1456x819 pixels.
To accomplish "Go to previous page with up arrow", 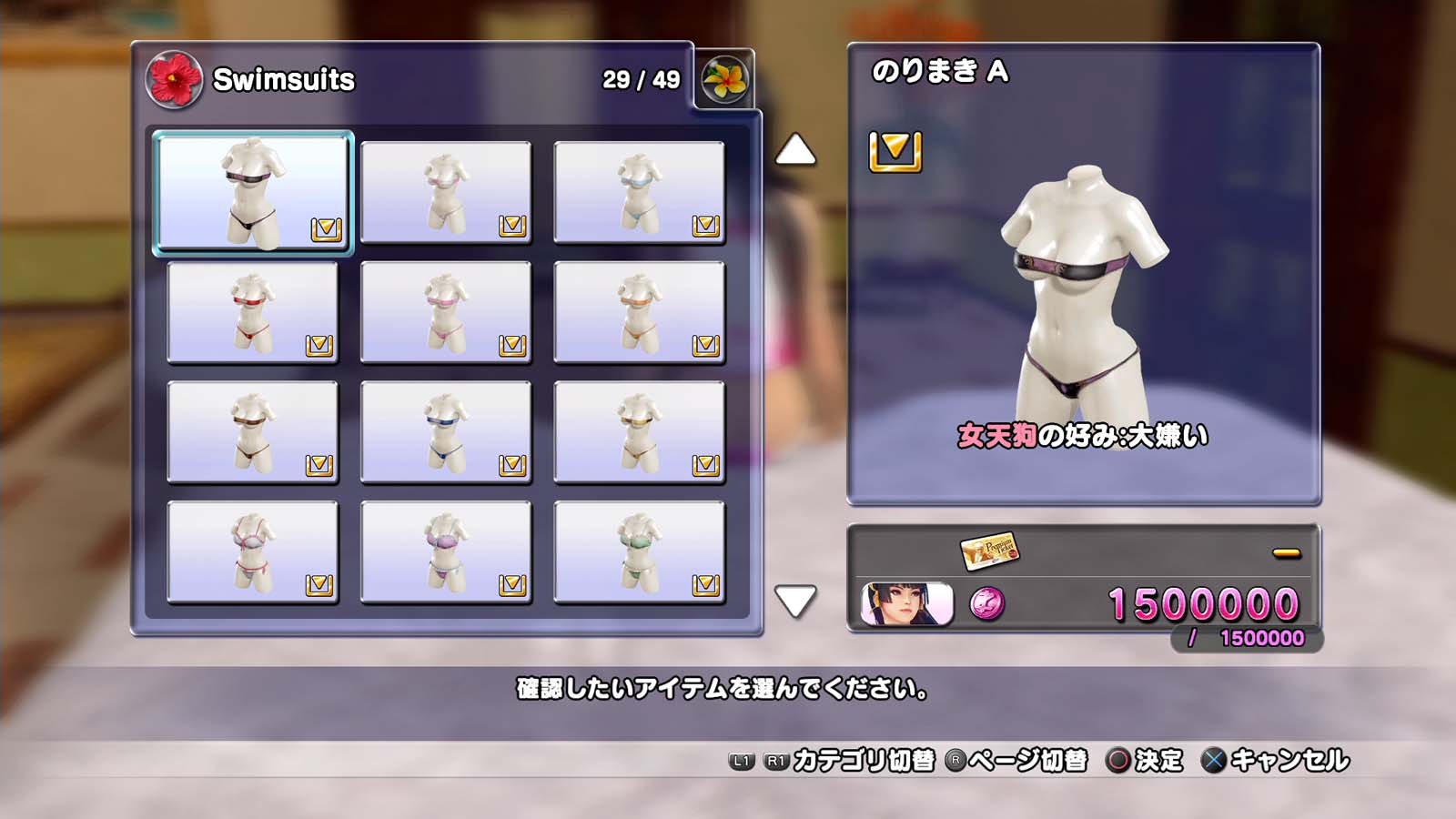I will [795, 150].
